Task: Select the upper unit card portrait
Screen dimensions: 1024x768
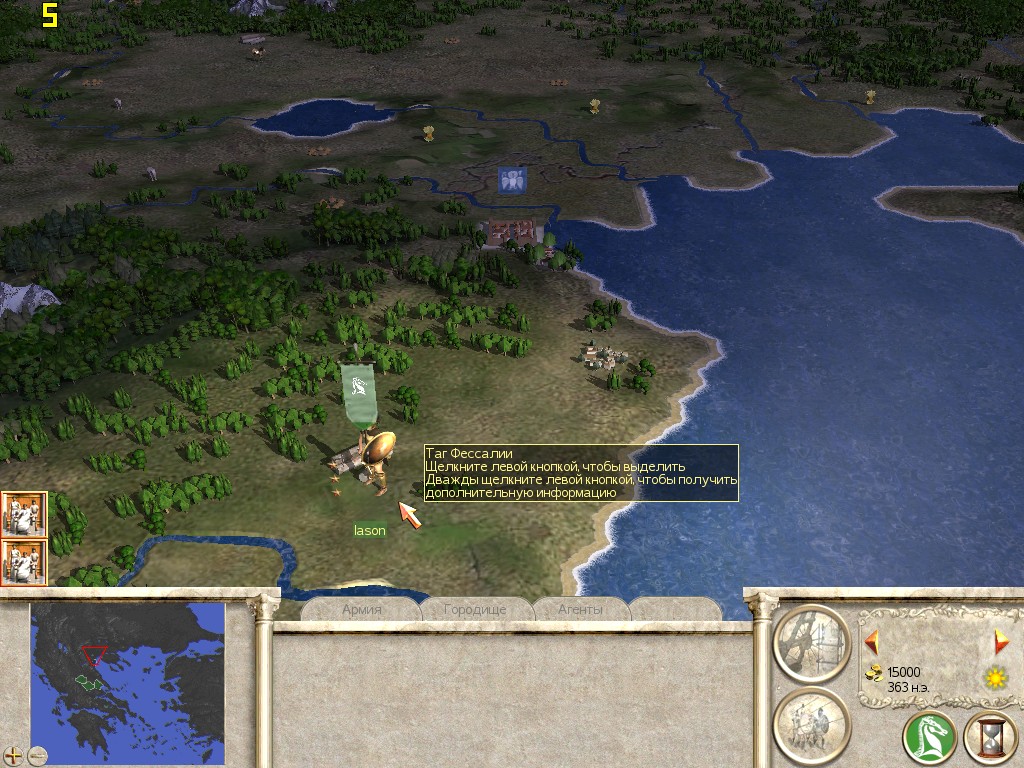Action: [x=23, y=514]
